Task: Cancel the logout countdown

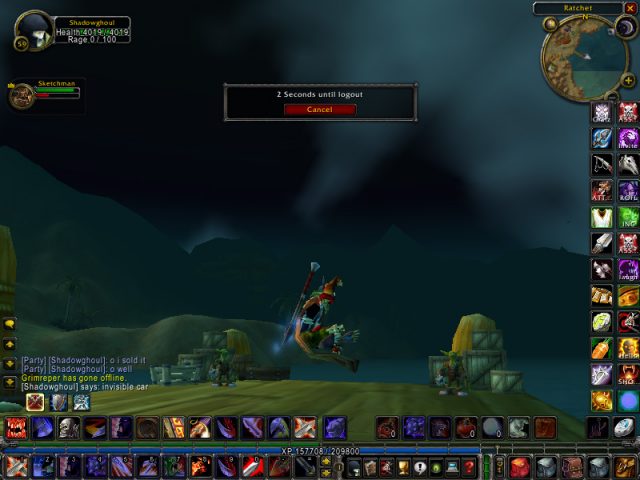Action: click(x=320, y=109)
